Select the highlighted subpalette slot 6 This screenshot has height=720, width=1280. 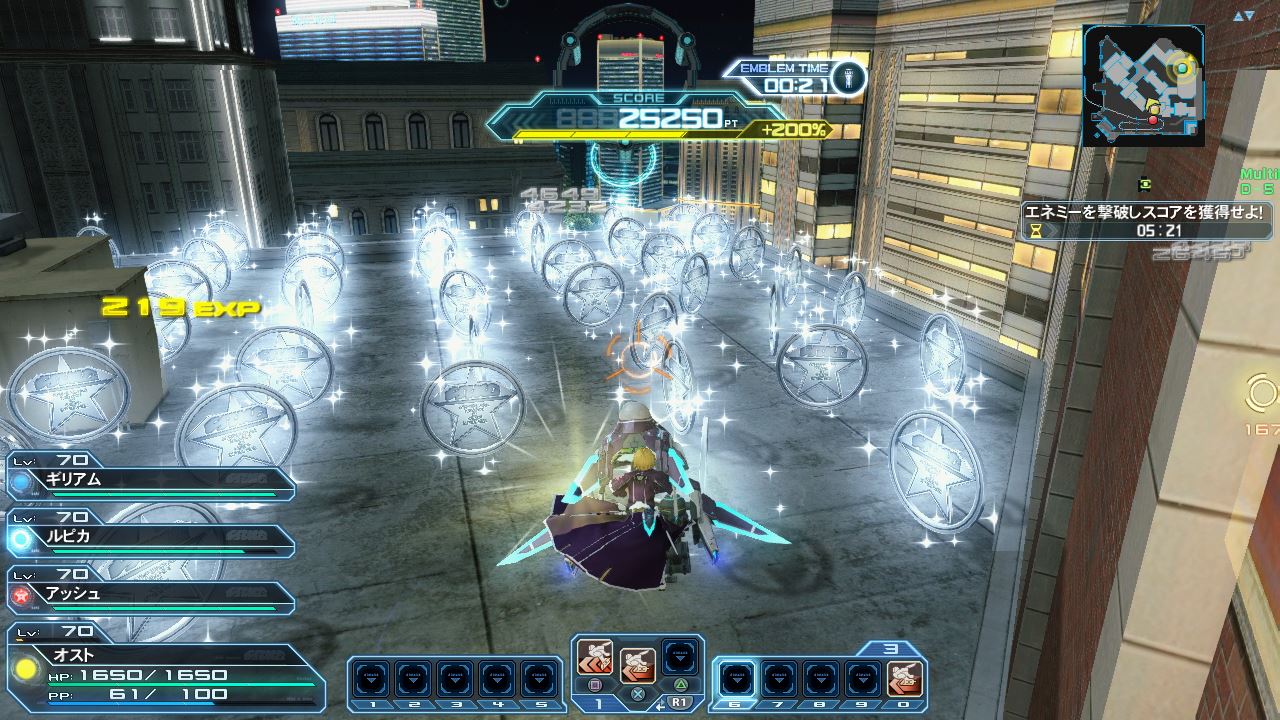click(x=737, y=679)
